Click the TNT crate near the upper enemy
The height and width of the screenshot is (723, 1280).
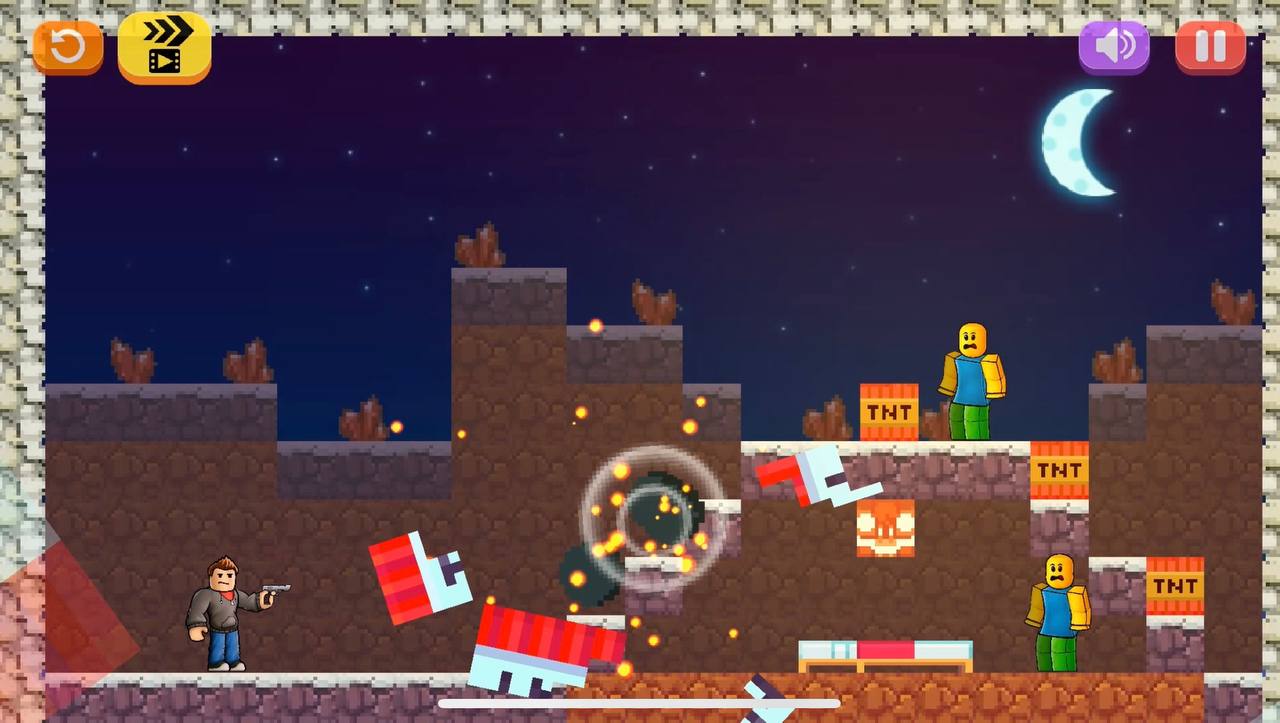888,410
